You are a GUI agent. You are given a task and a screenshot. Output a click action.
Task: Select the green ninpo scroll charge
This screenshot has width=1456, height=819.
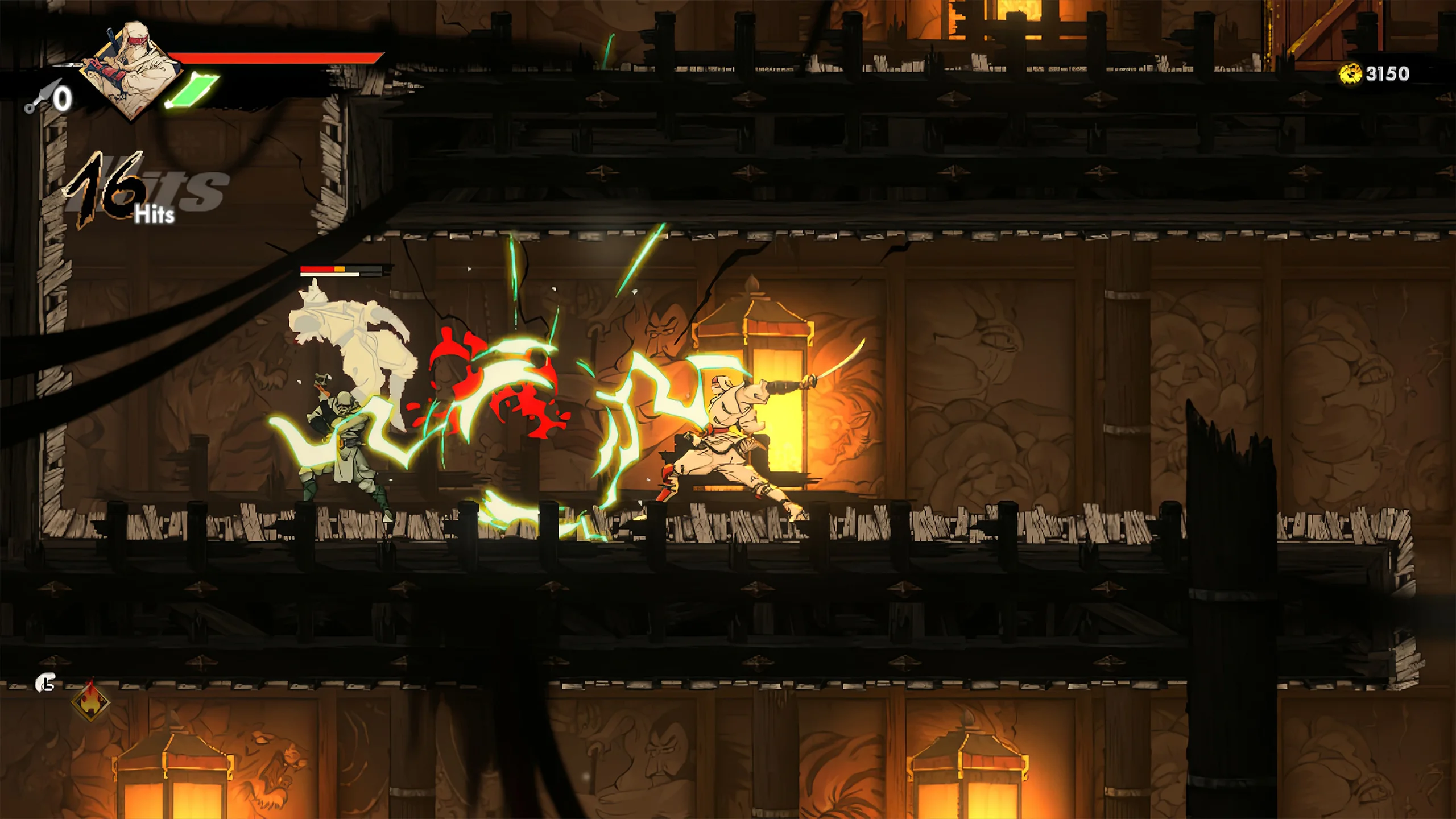coord(192,91)
